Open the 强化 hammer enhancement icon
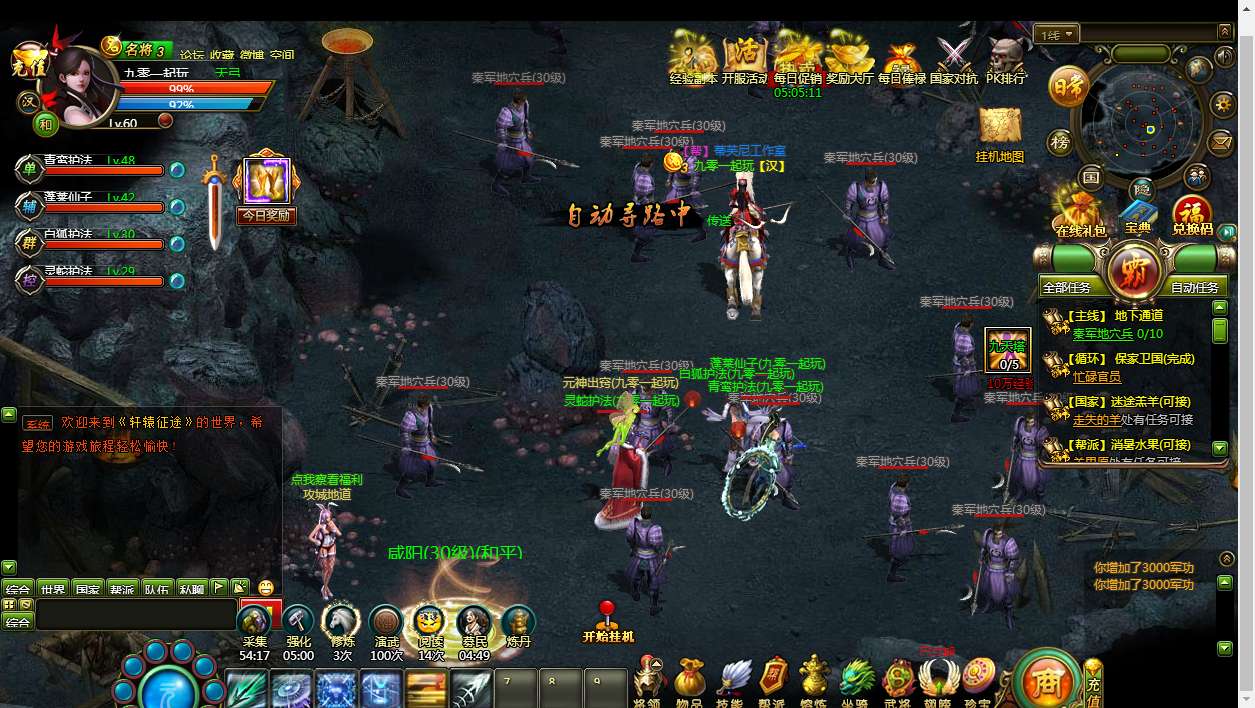 [x=298, y=626]
